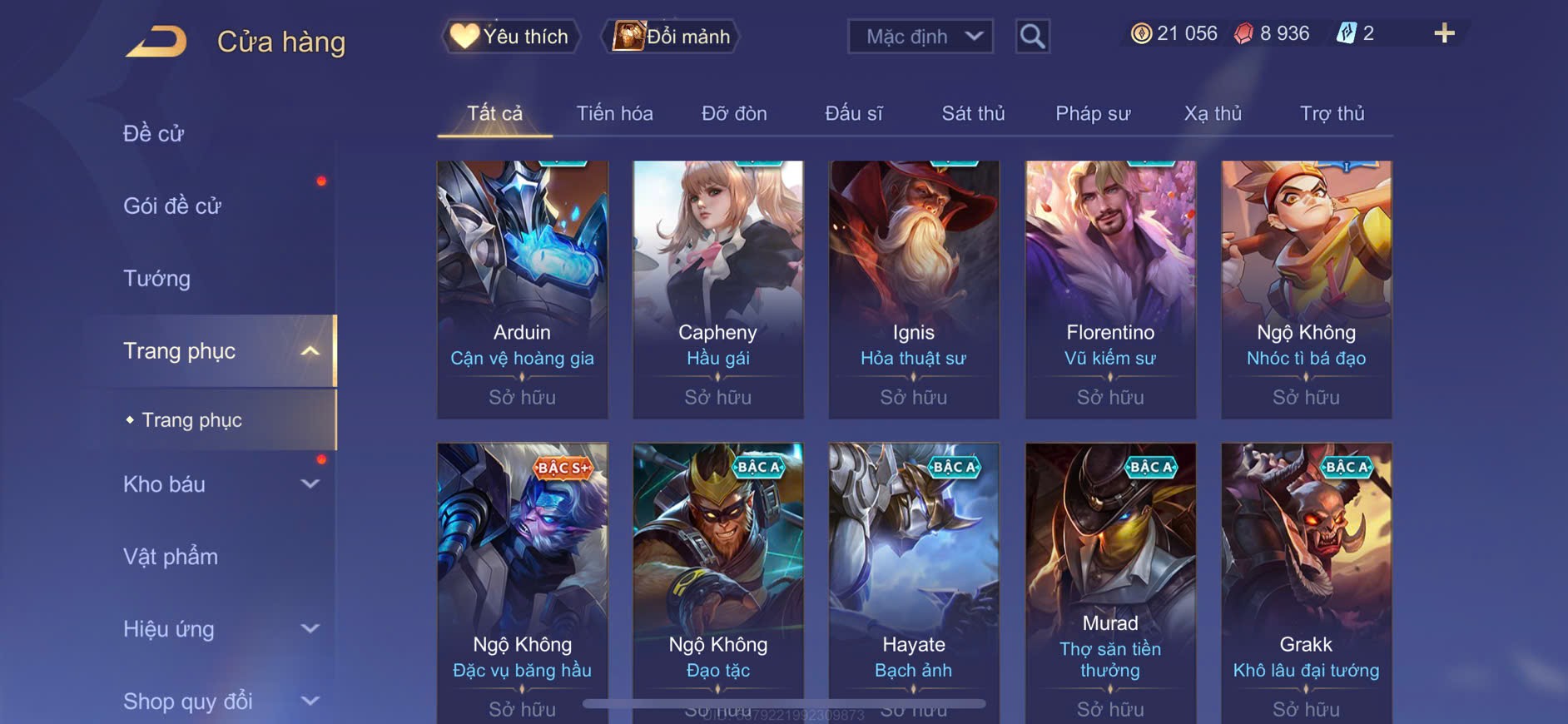Add currency with the plus button

coord(1444,33)
